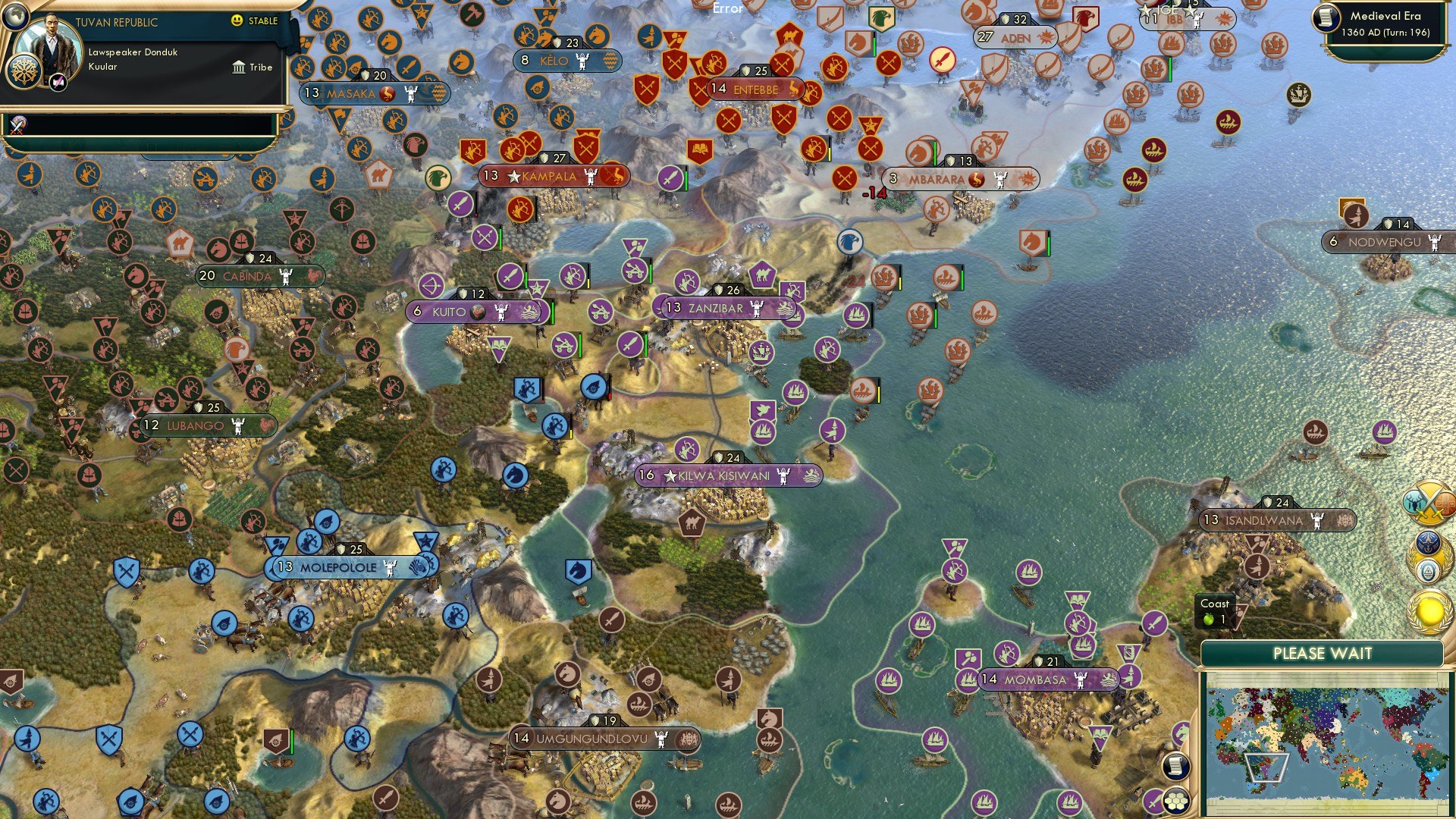Click the Tribe government label
The width and height of the screenshot is (1456, 819).
coord(253,67)
